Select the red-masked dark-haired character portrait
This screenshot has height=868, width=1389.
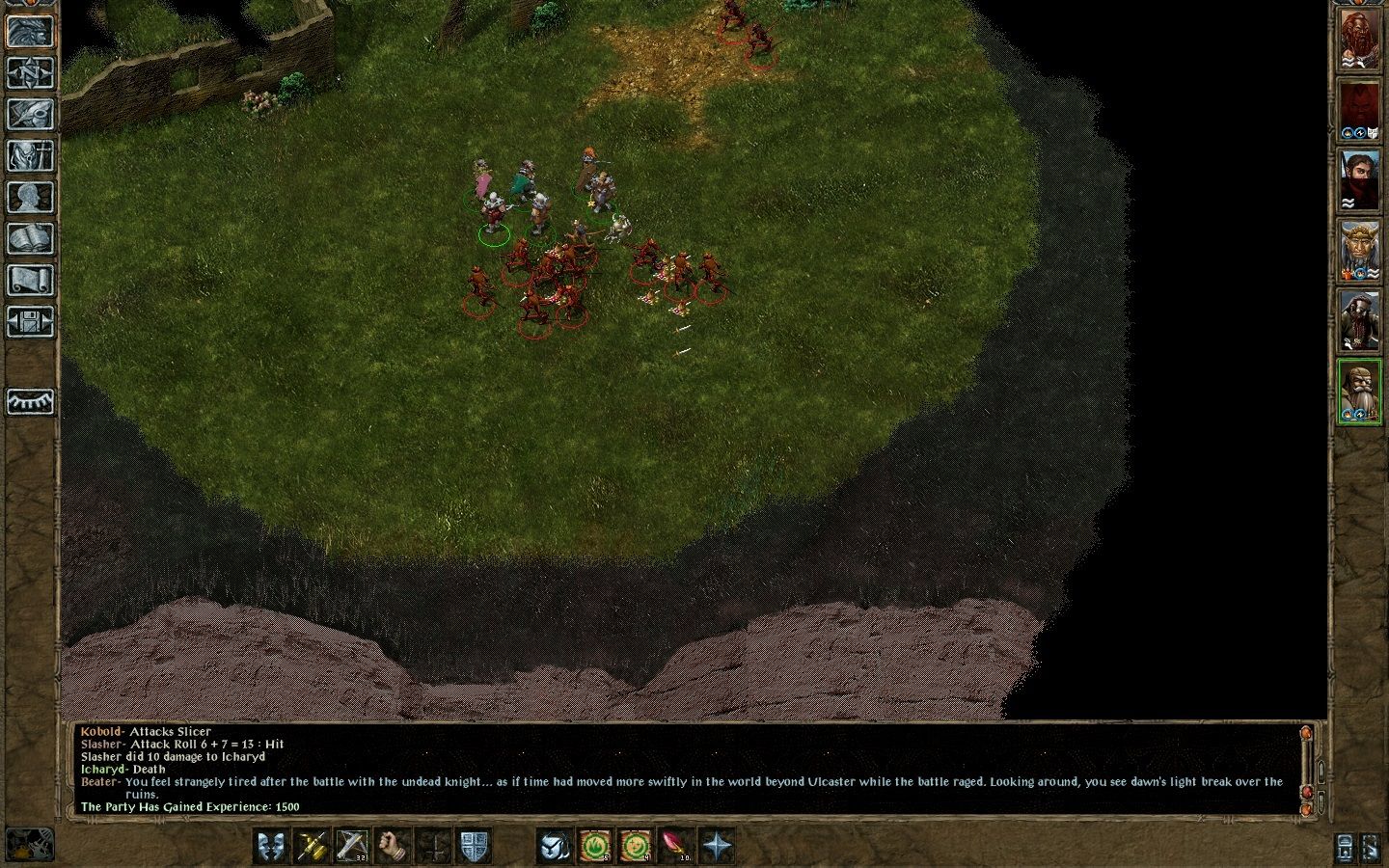click(x=1358, y=180)
